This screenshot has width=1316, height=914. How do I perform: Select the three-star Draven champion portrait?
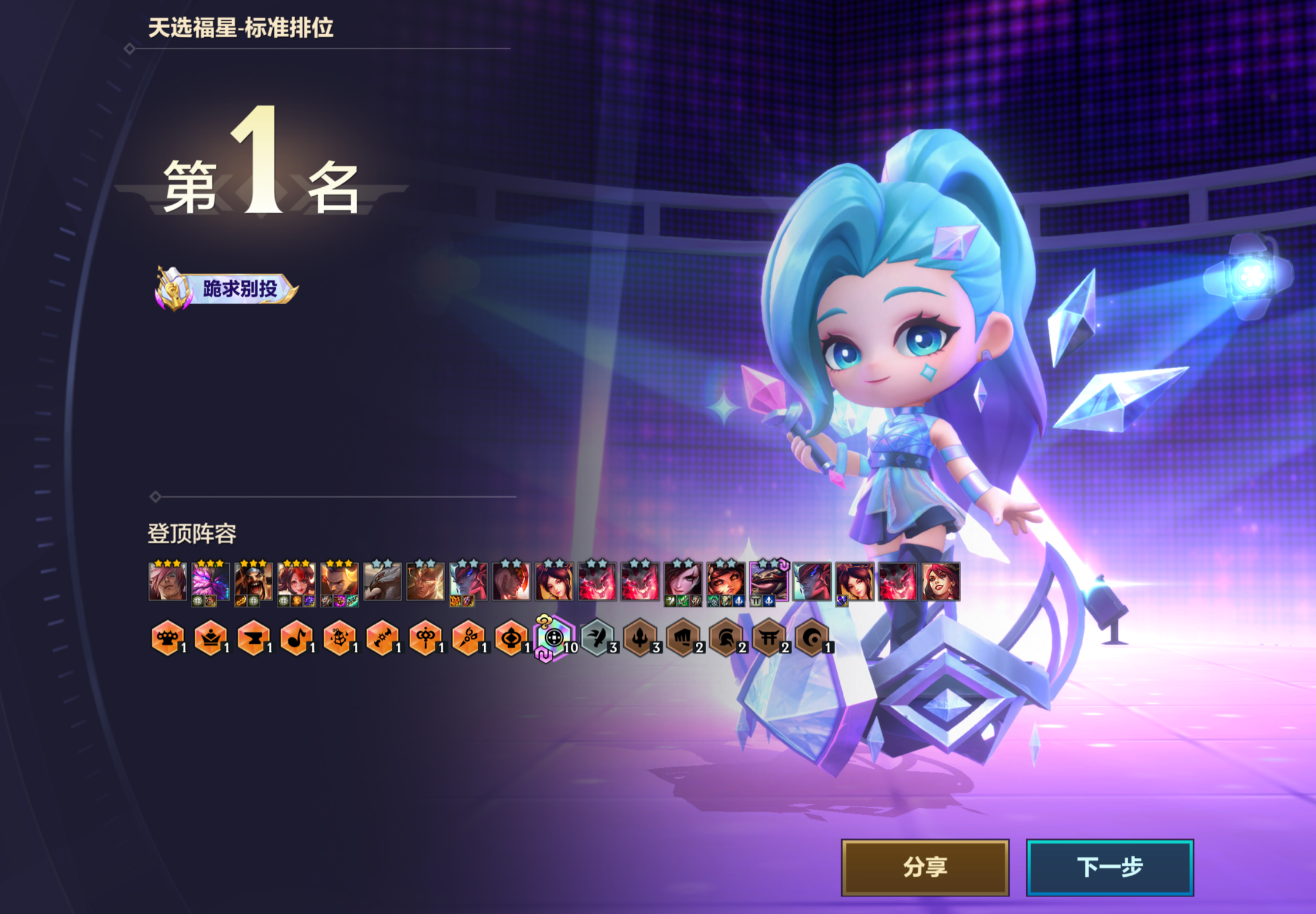pyautogui.click(x=253, y=582)
